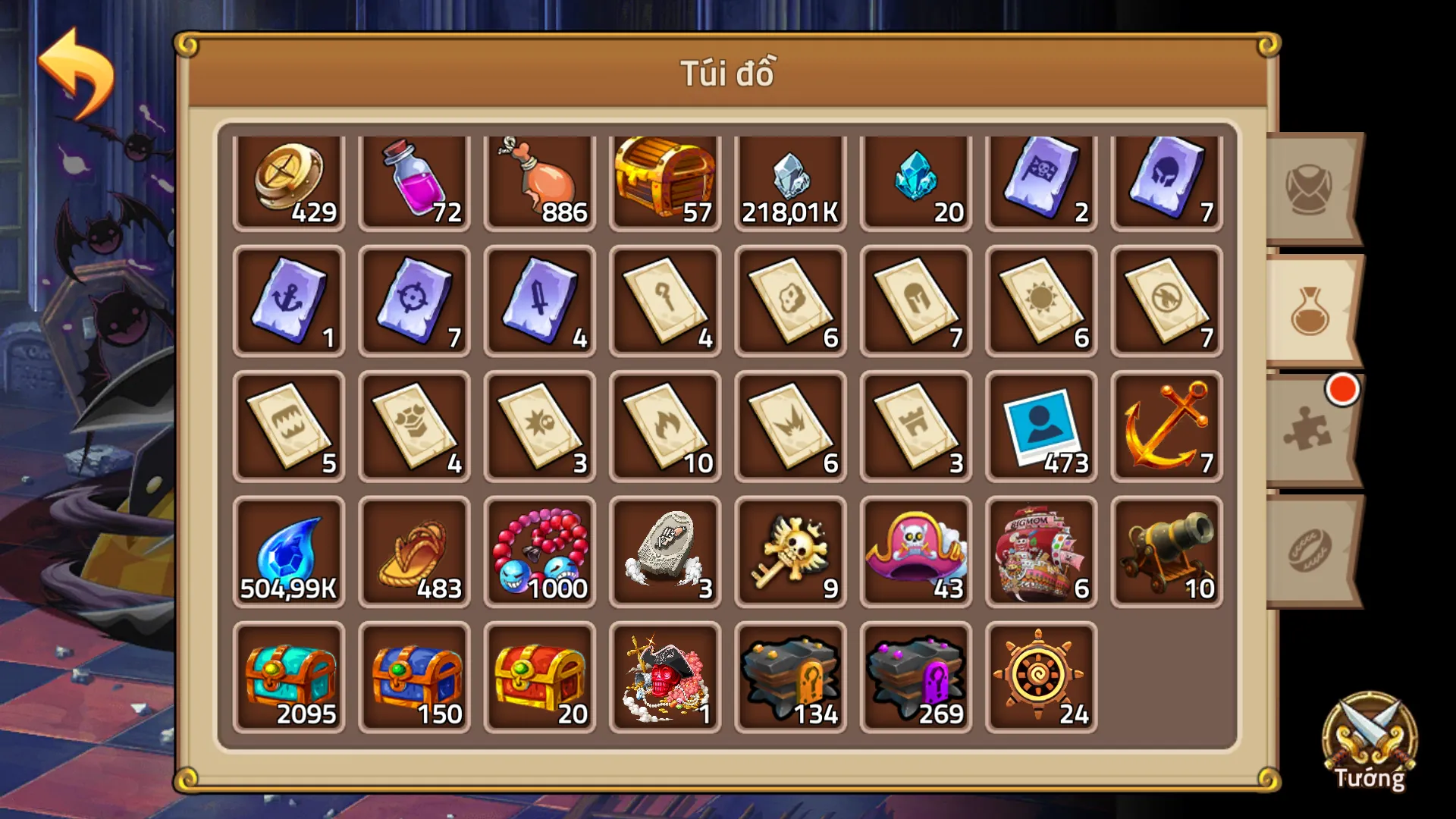Screen dimensions: 1456x819
Task: Open the straw sandal item
Action: click(x=415, y=551)
